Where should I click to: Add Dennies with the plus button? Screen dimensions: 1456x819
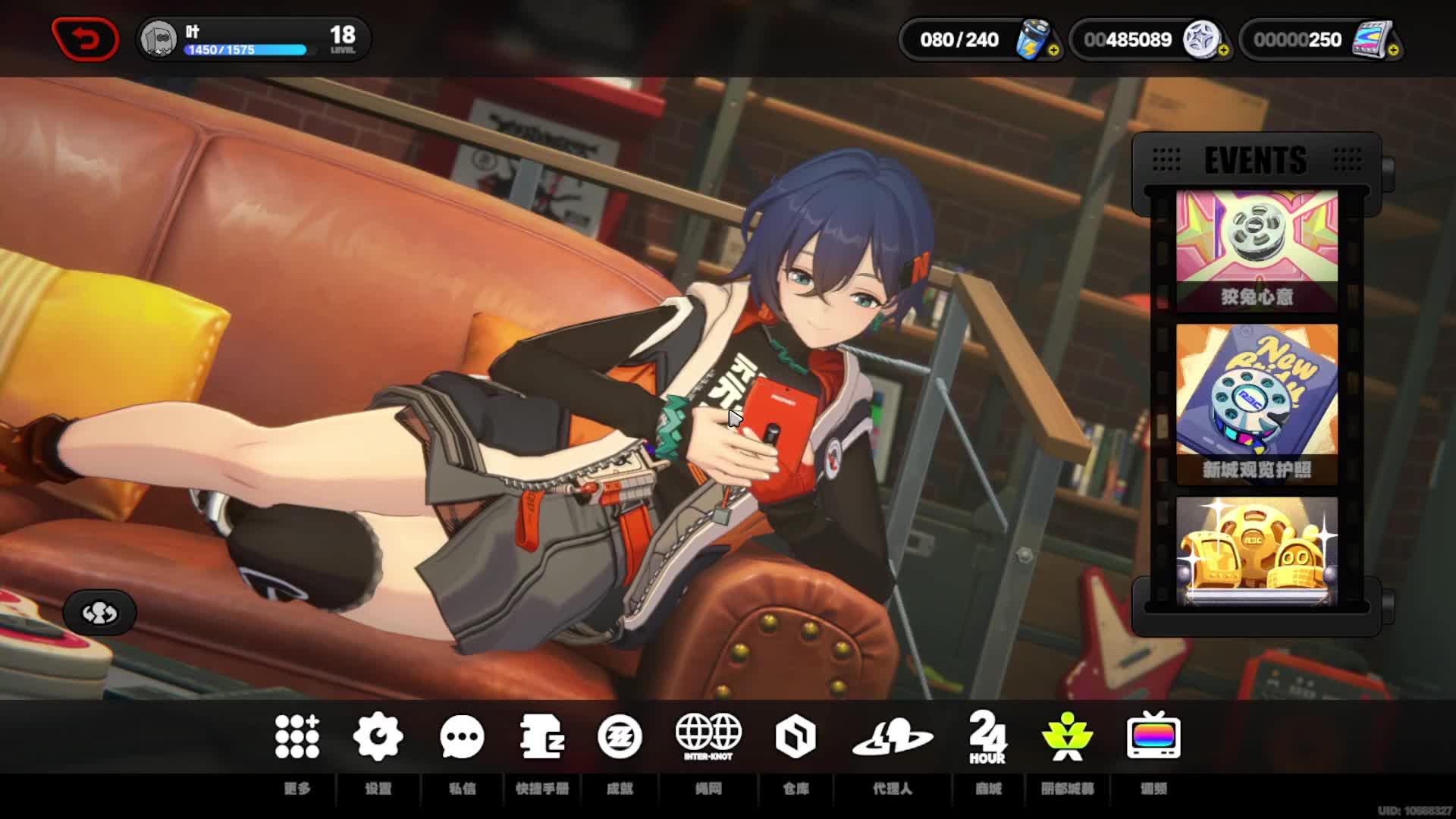point(1224,51)
